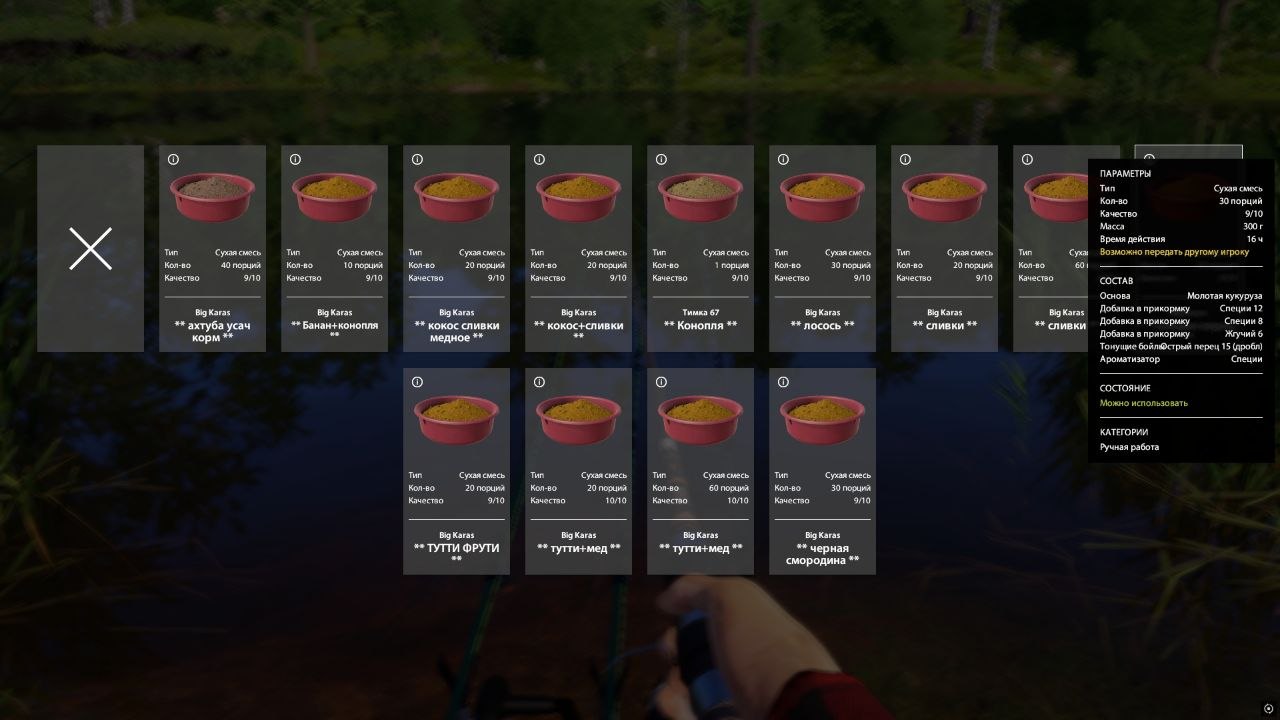
Task: Select the ахтуба усач корм groundbait
Action: 212,248
